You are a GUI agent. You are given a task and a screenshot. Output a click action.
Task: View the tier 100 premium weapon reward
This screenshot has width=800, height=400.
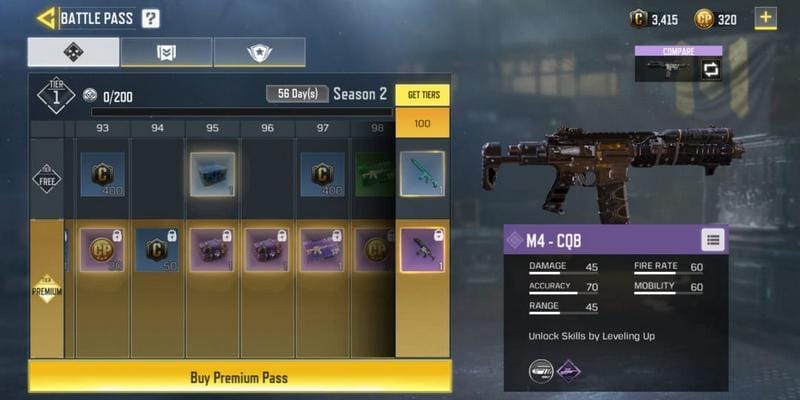tap(422, 249)
